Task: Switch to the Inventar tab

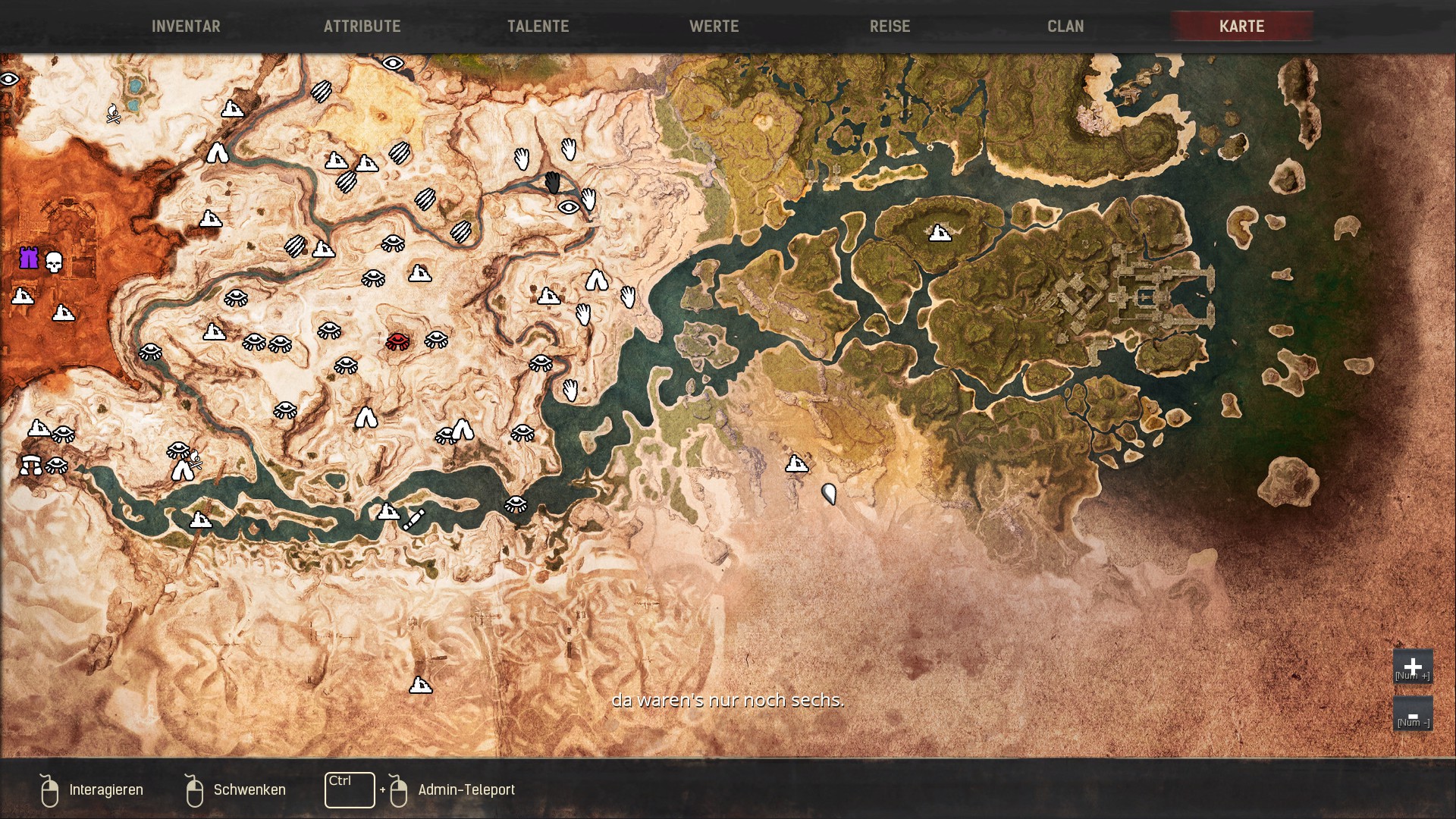Action: (186, 26)
